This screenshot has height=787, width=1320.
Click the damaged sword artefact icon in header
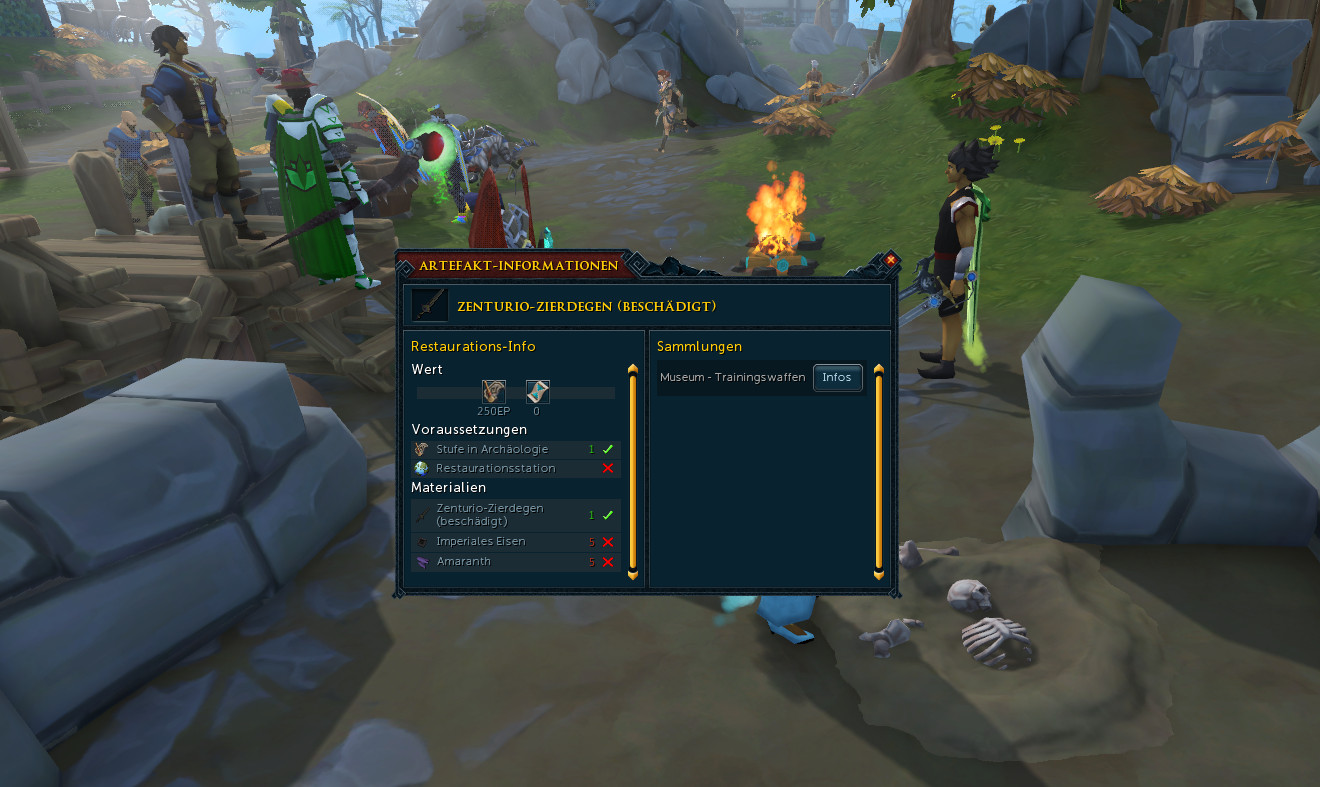pos(430,305)
